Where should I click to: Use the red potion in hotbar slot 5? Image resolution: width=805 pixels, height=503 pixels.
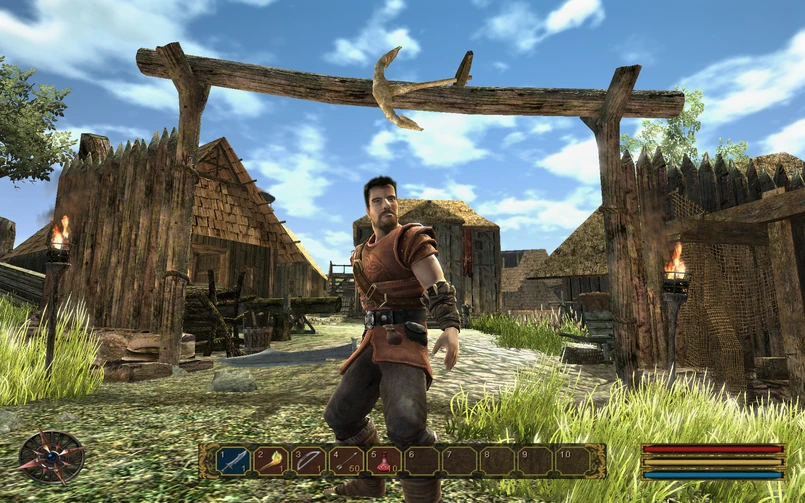coord(384,461)
